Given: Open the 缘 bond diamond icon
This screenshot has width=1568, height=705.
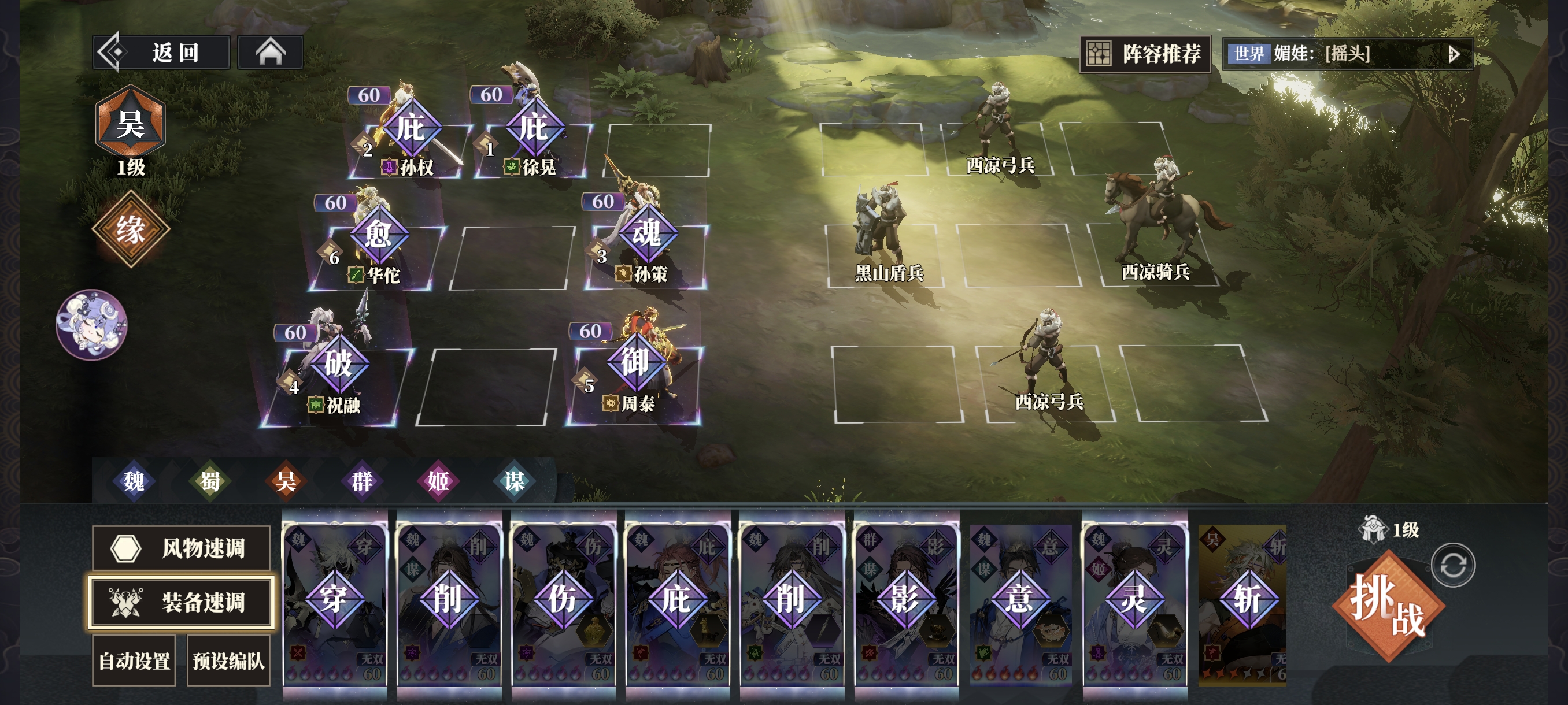Looking at the screenshot, I should click(130, 229).
